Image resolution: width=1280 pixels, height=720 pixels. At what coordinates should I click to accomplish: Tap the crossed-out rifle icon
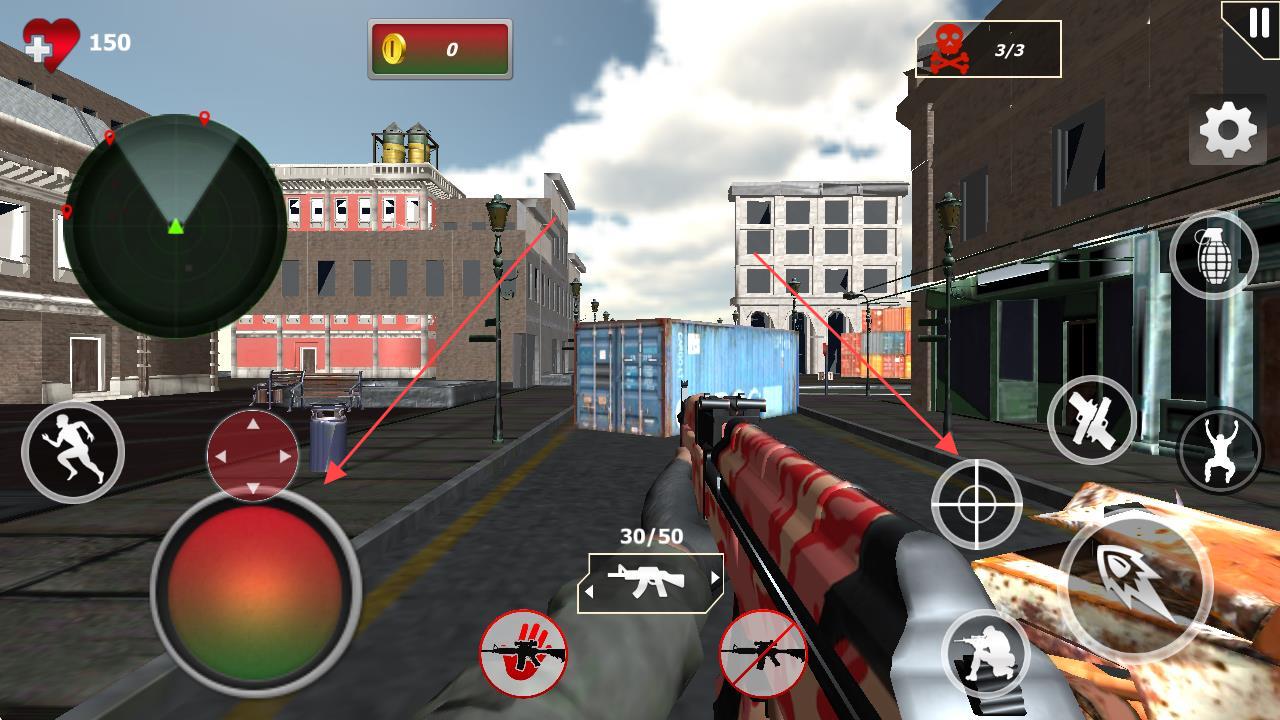763,654
